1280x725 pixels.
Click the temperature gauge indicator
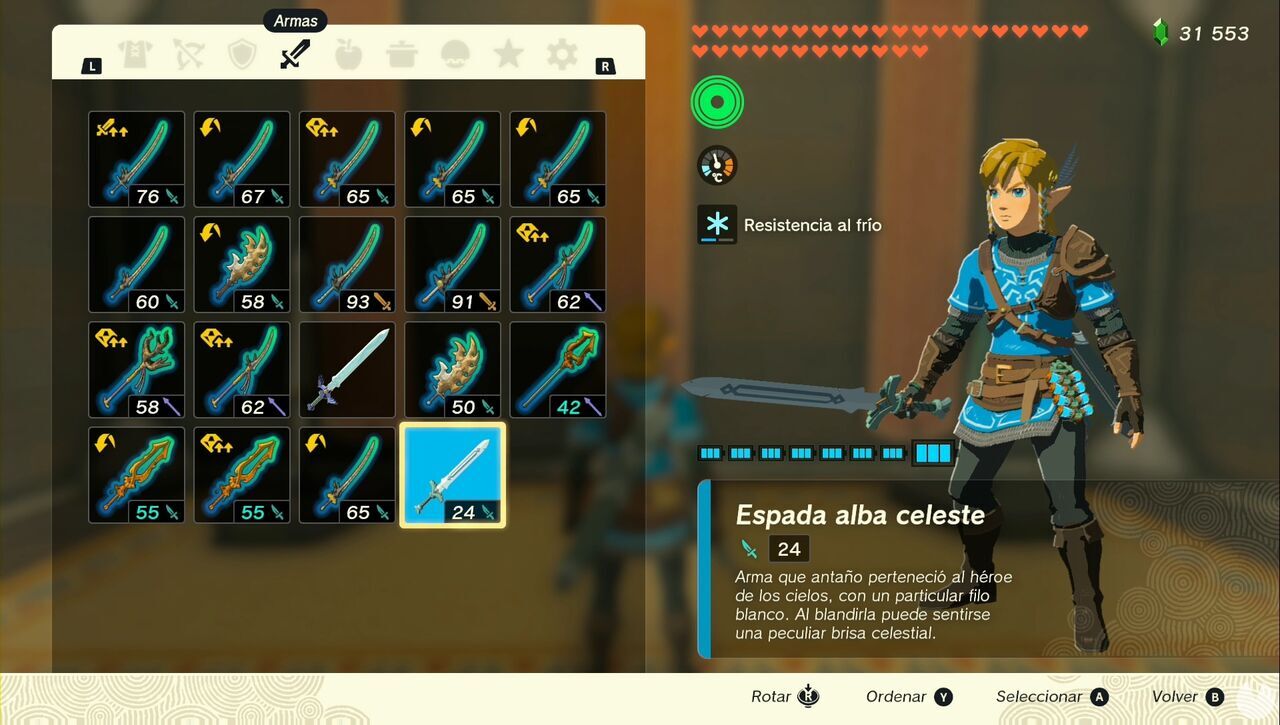click(x=716, y=165)
